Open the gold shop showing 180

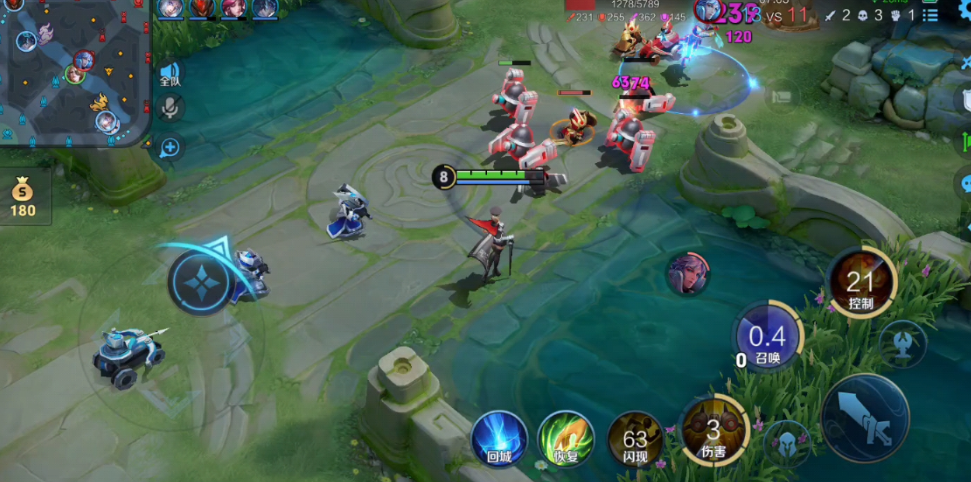[22, 197]
